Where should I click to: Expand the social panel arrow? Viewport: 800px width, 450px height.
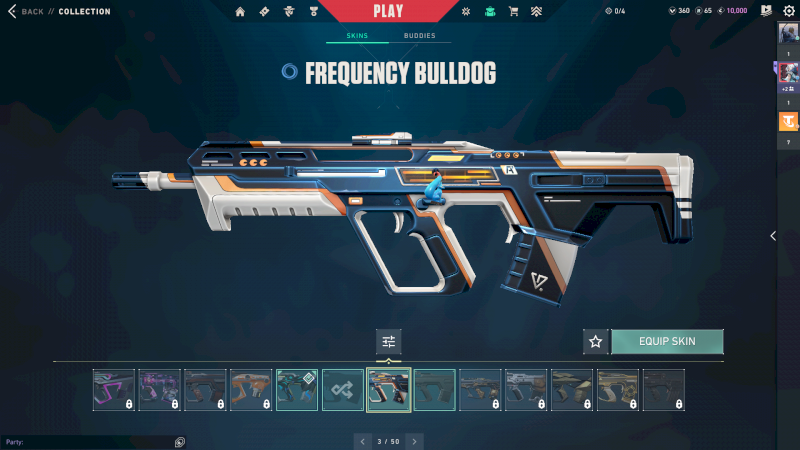tap(772, 236)
